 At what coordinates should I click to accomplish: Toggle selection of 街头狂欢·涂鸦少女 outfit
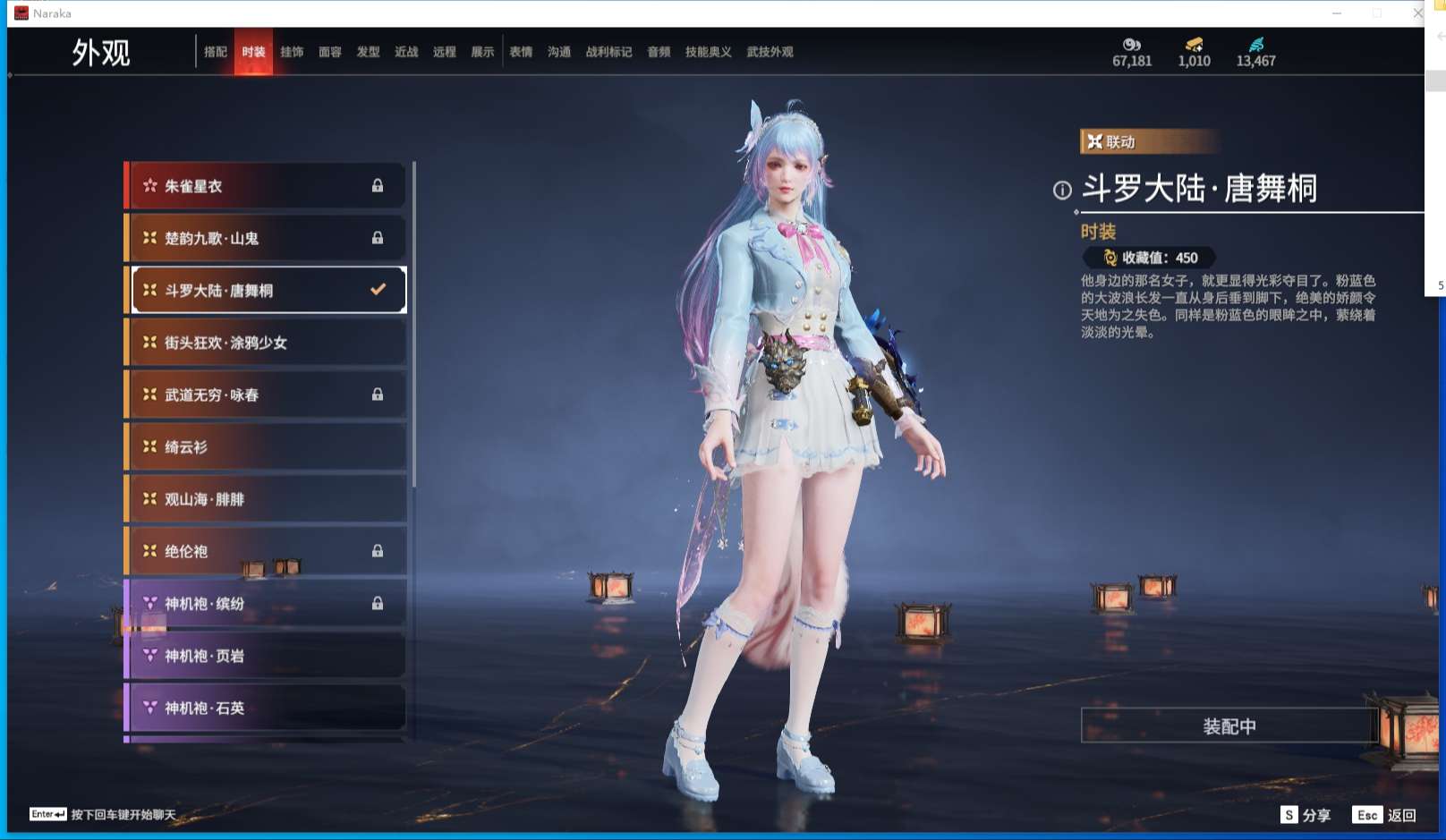(x=264, y=343)
